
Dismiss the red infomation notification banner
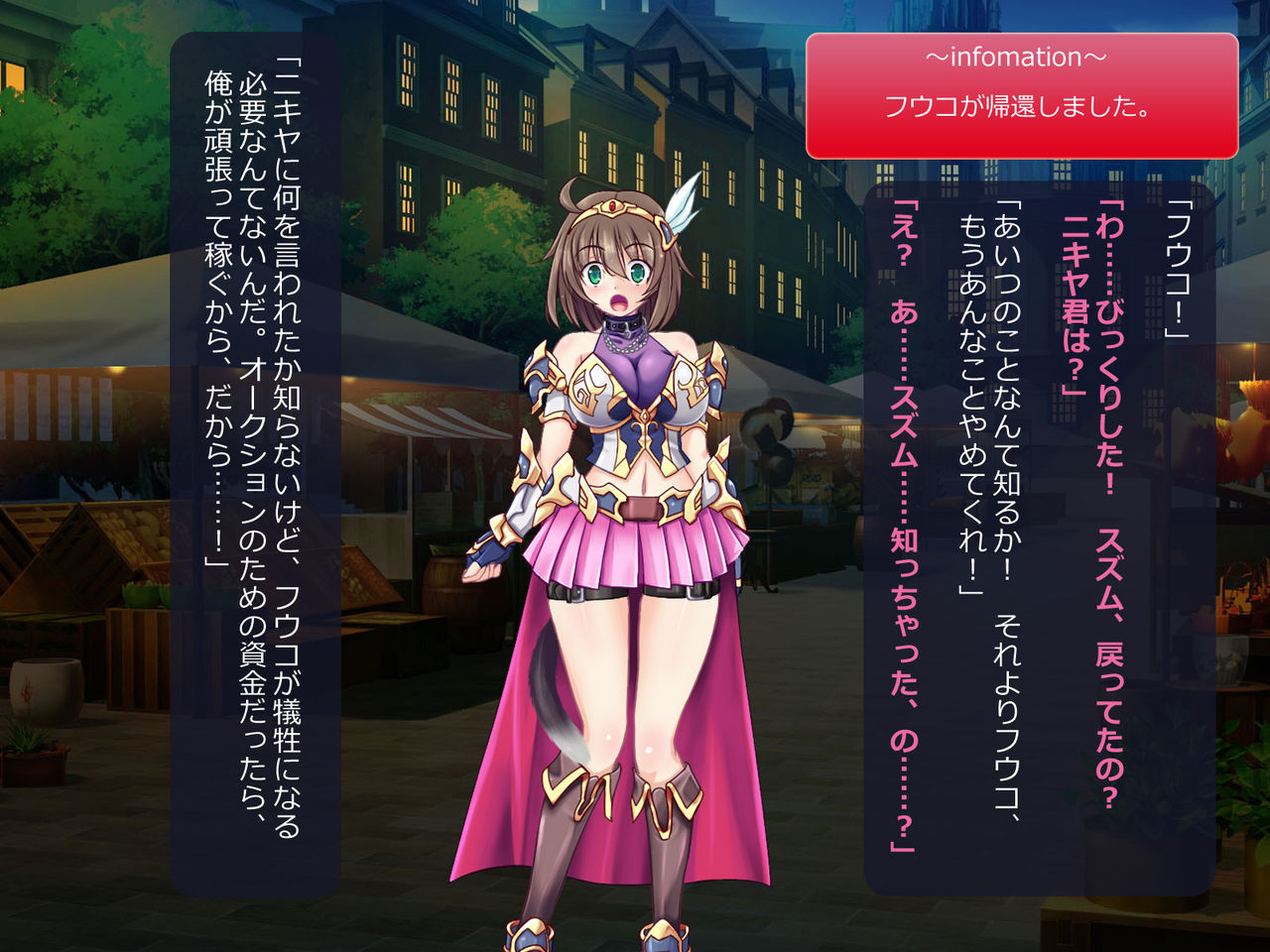(x=1021, y=95)
